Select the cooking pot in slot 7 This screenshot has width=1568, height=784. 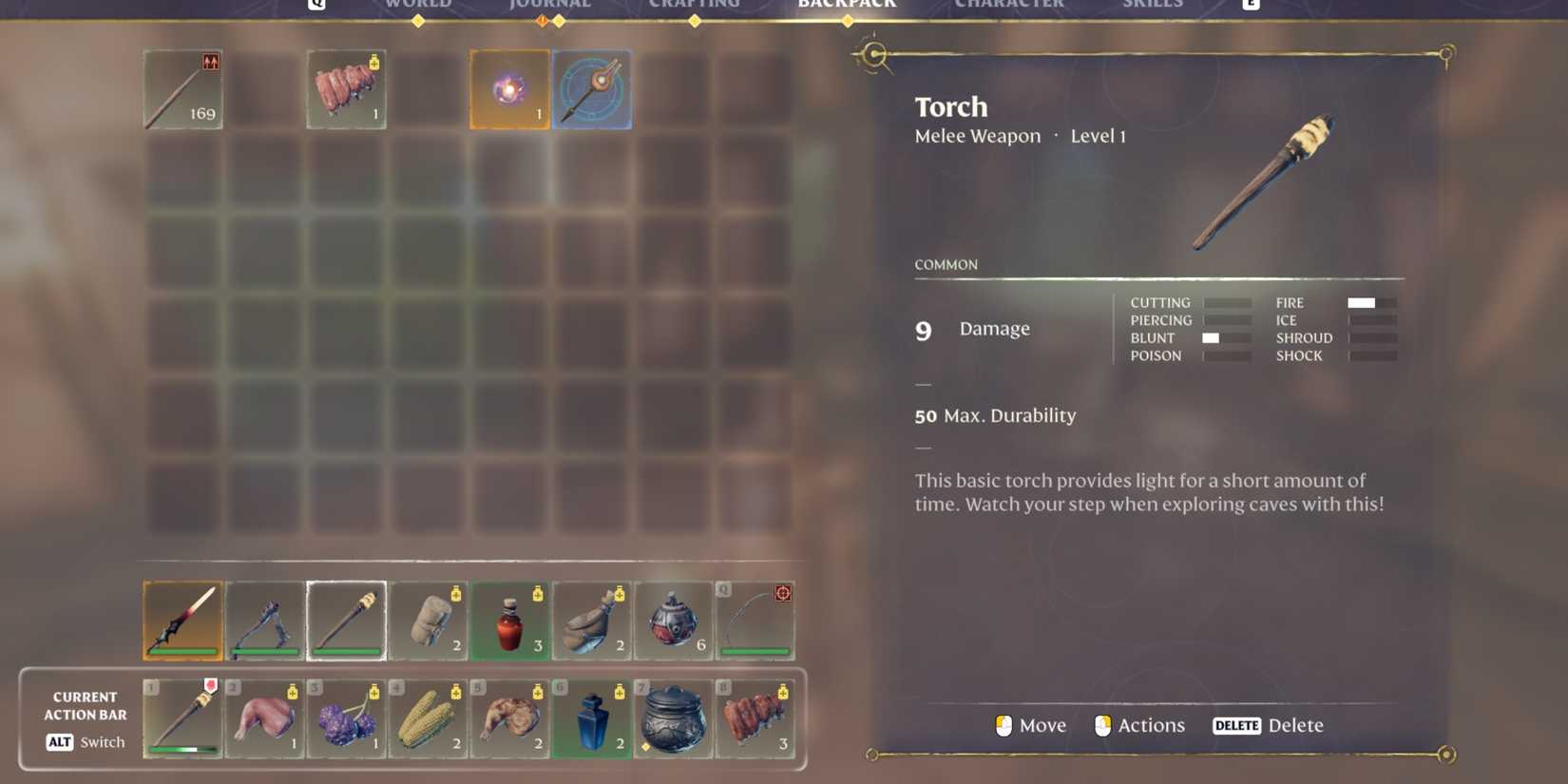click(x=674, y=719)
